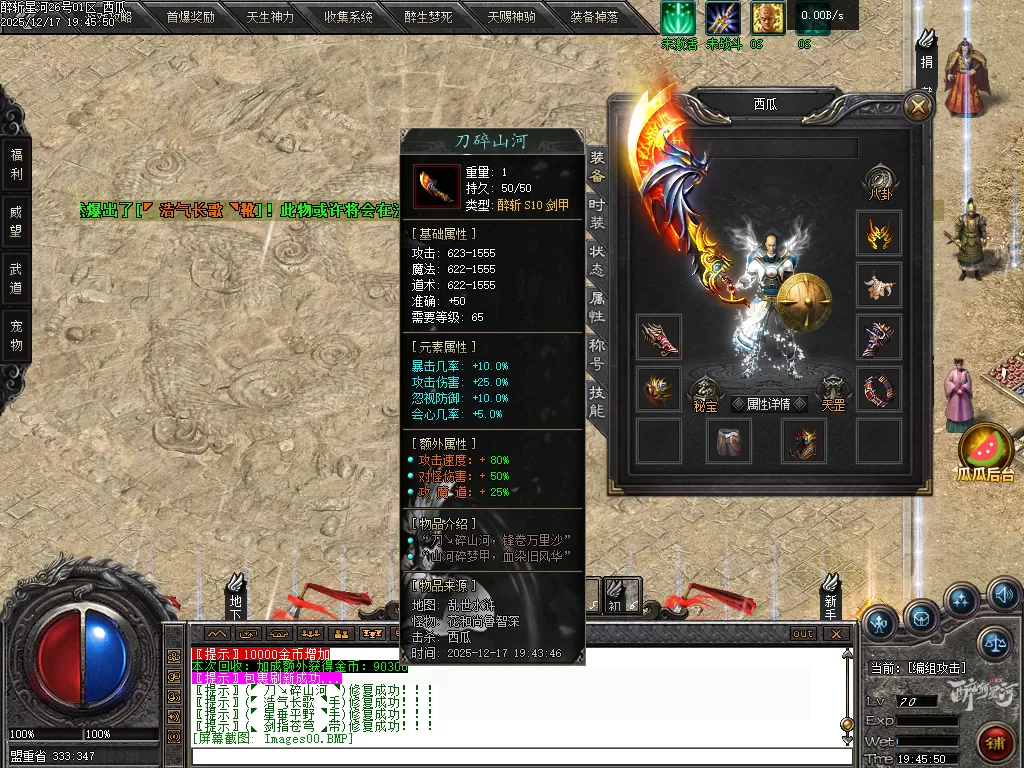This screenshot has height=768, width=1024.
Task: Open the 醉生梦死 menu
Action: click(x=428, y=17)
